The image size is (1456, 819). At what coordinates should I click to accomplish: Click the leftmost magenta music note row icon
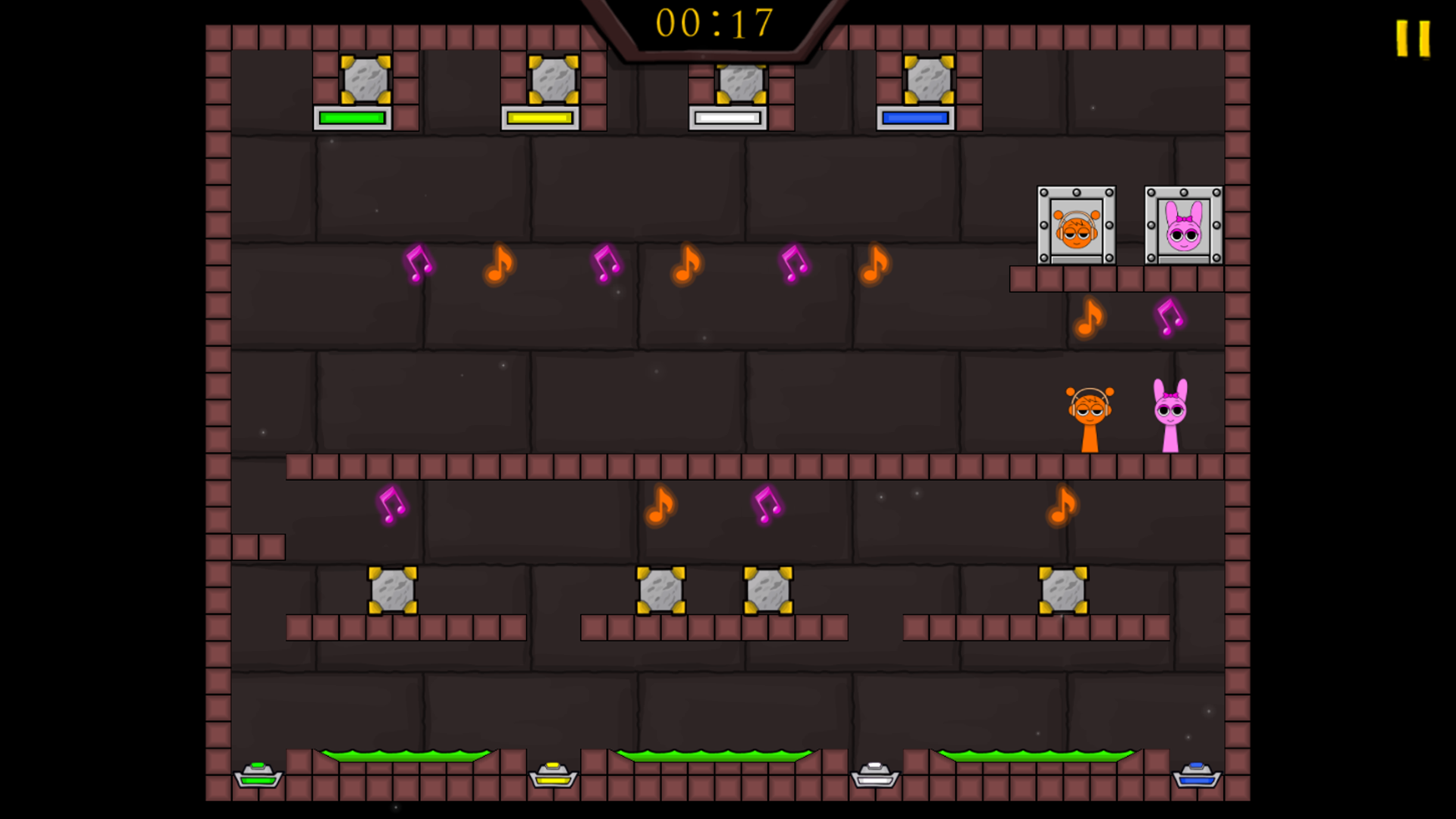(416, 265)
